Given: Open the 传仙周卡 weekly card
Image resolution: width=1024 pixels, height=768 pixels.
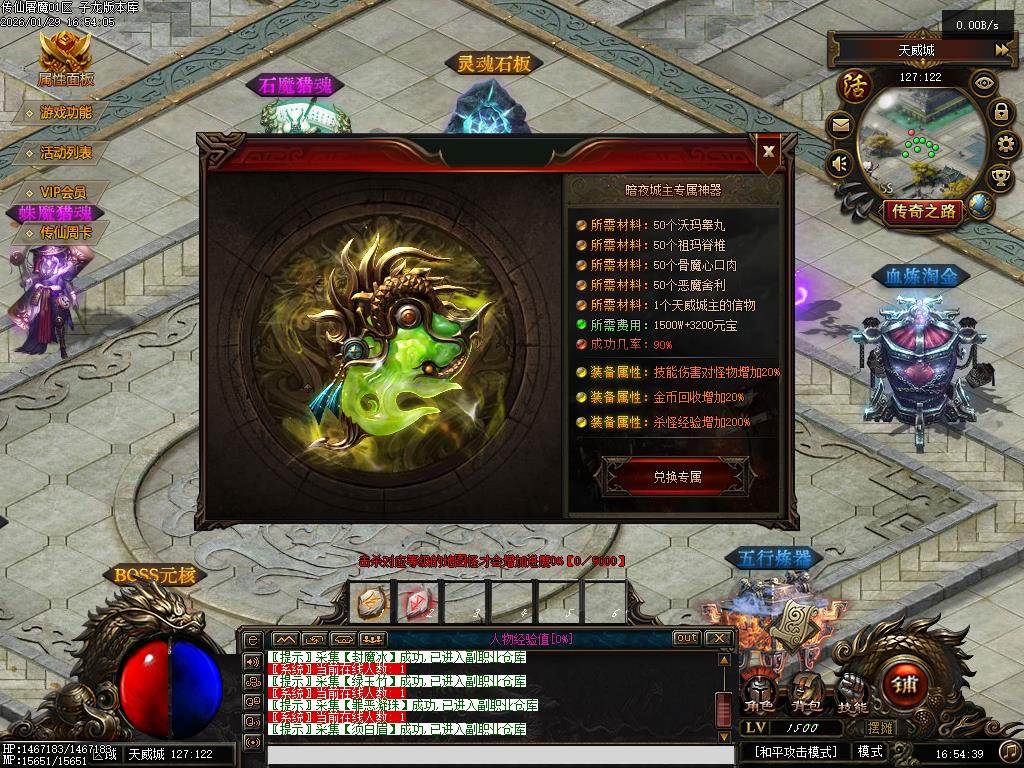Looking at the screenshot, I should tap(66, 232).
